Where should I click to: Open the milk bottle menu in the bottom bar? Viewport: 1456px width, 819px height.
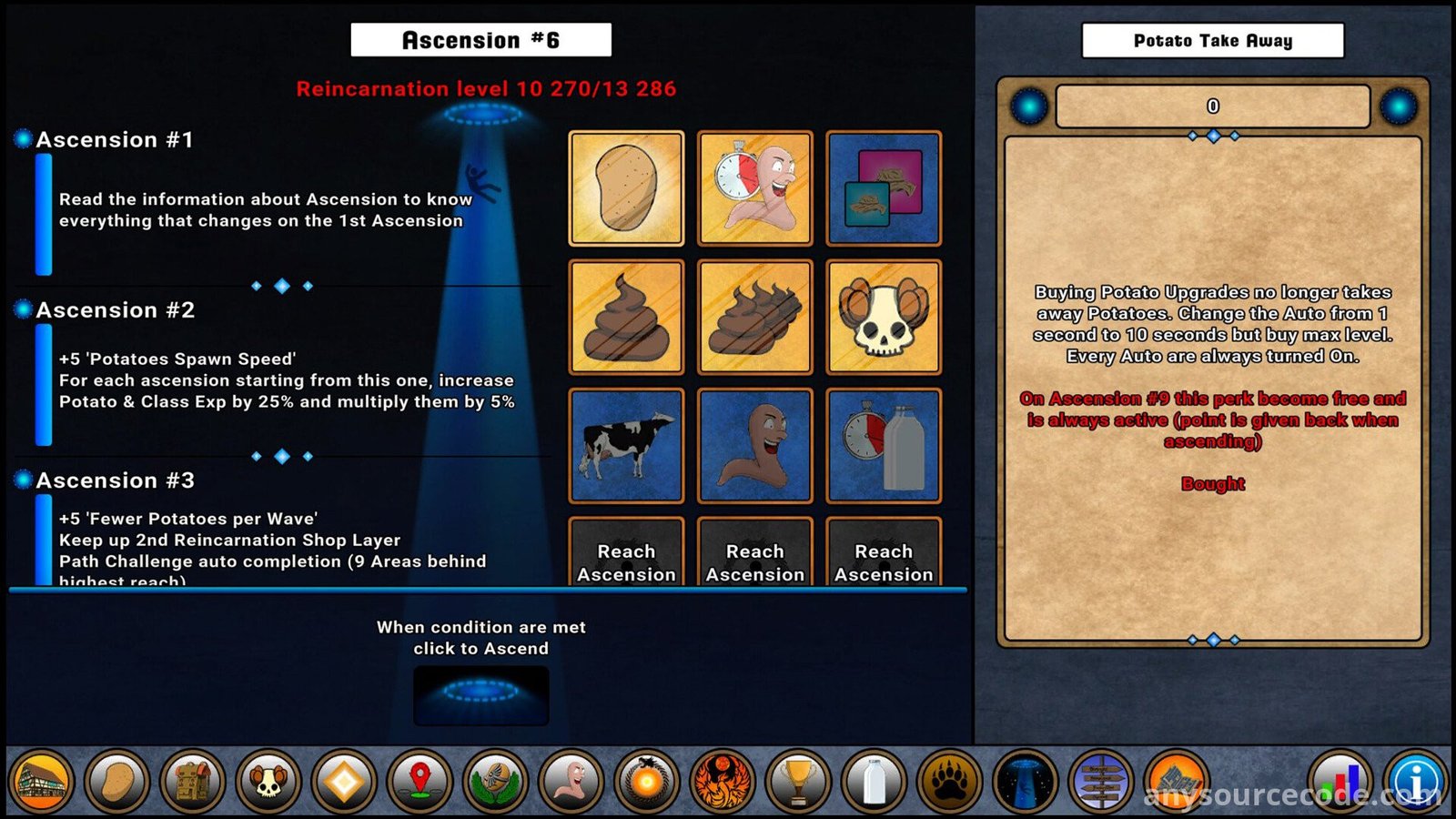(874, 782)
